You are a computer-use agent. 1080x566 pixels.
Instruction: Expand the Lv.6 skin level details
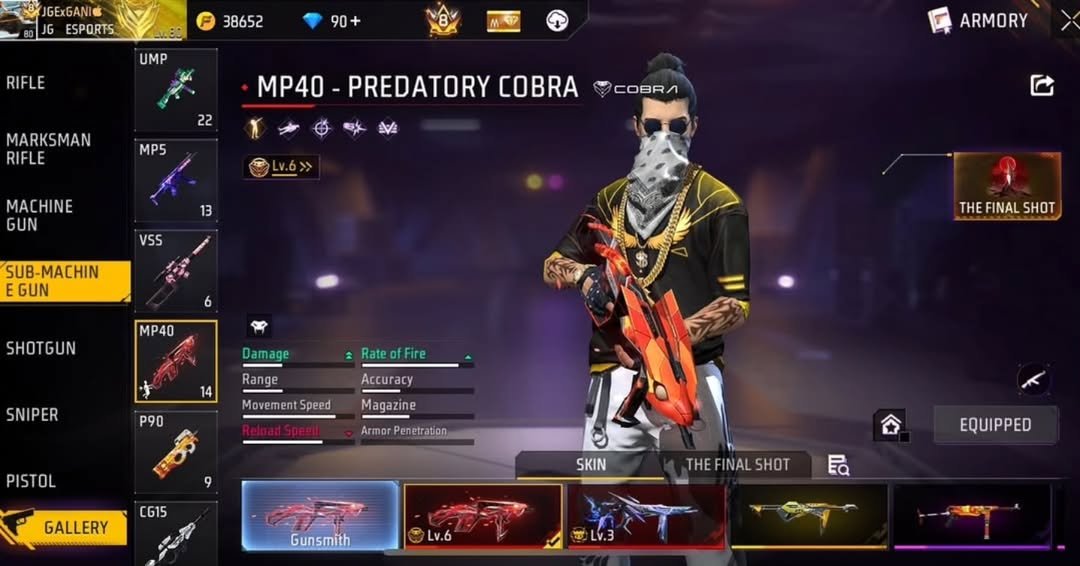(281, 167)
